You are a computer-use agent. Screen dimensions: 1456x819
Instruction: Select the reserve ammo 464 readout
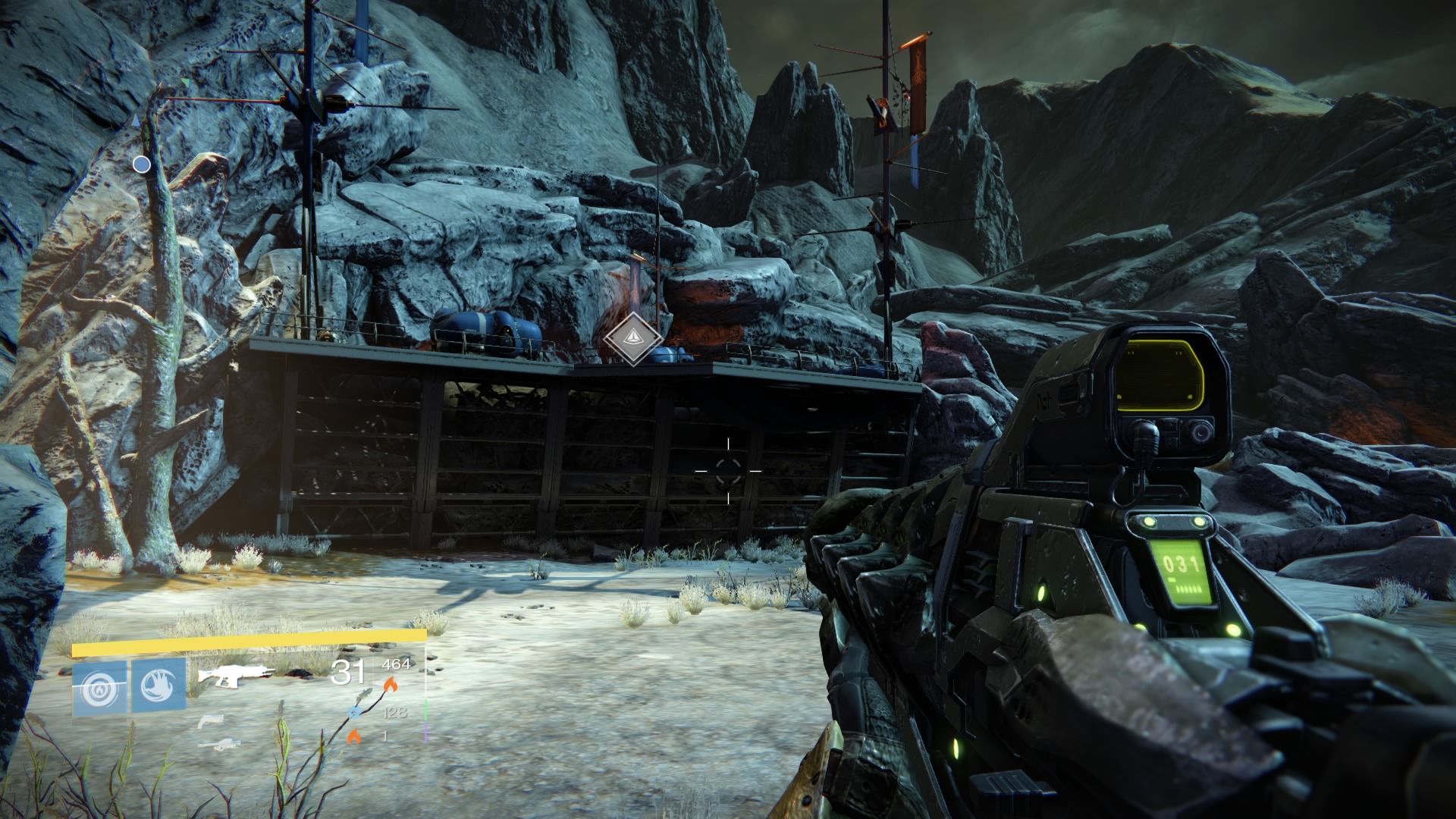[396, 664]
